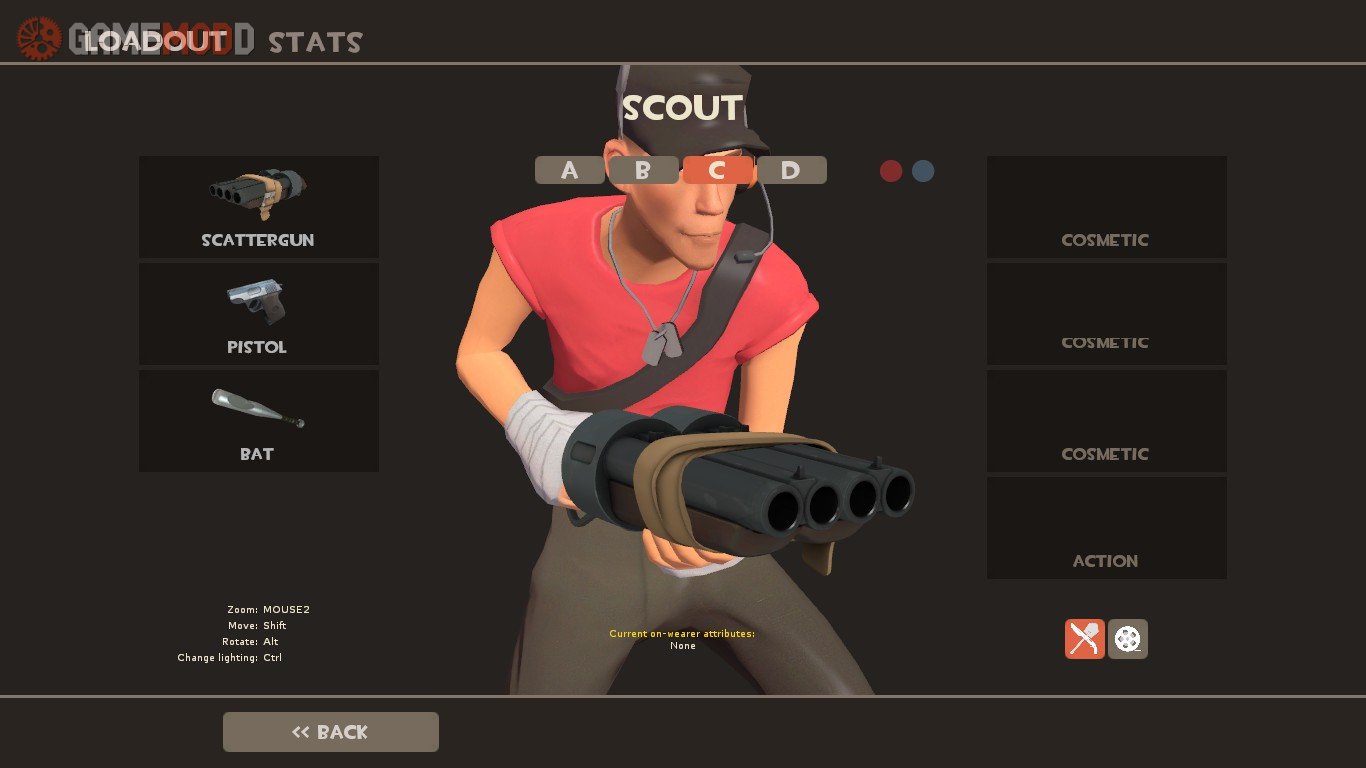Open the Action item slot

click(x=1106, y=528)
